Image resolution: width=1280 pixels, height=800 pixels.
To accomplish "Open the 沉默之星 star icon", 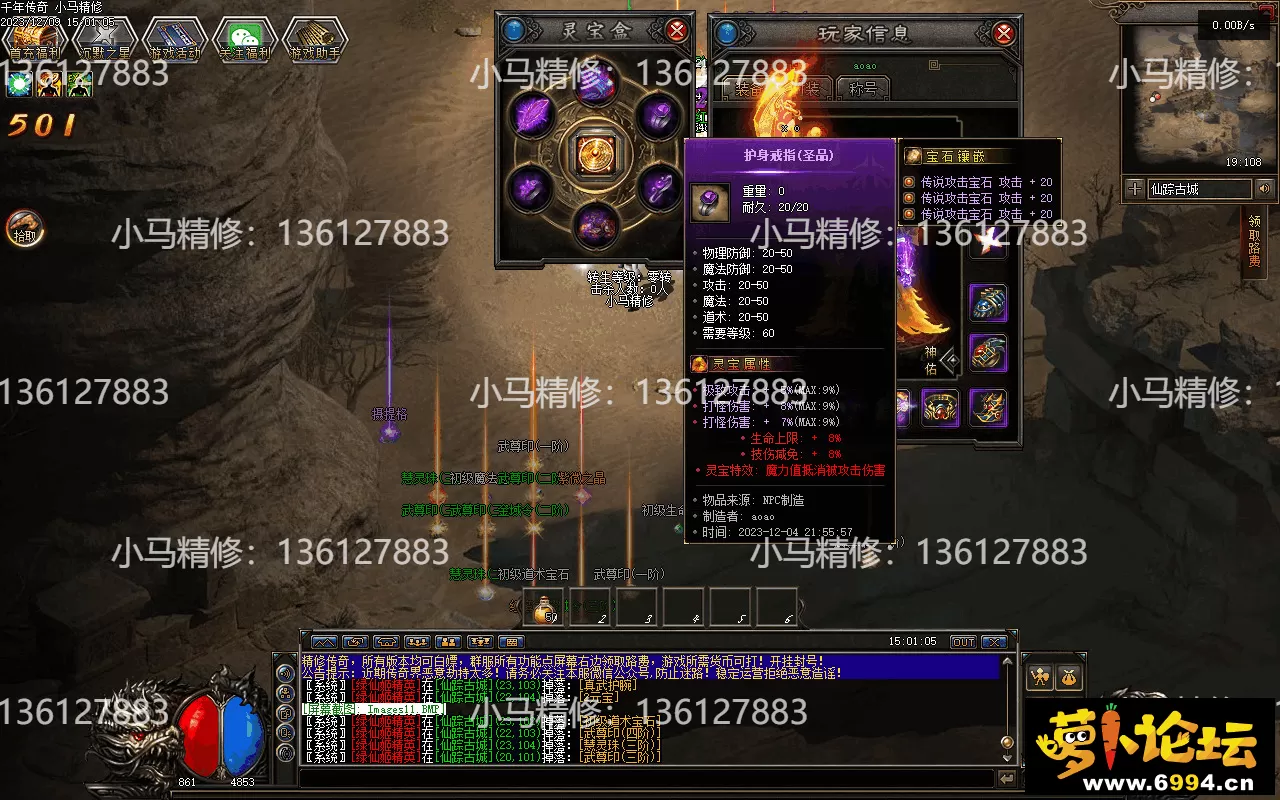I will click(104, 41).
